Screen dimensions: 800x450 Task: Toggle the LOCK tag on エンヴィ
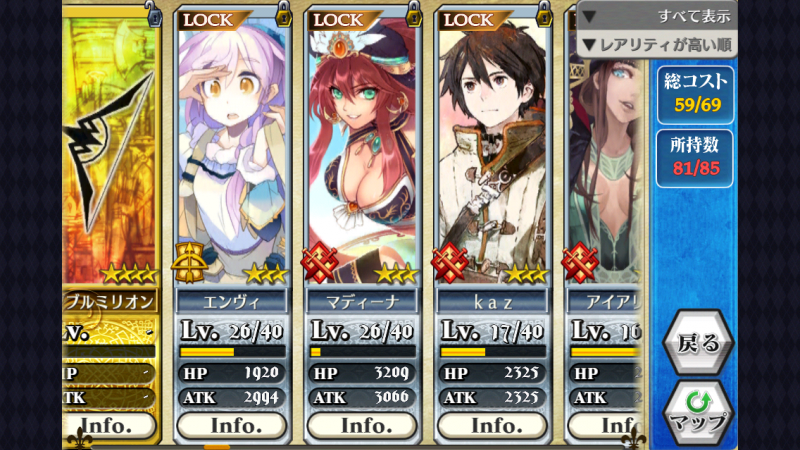(x=208, y=19)
